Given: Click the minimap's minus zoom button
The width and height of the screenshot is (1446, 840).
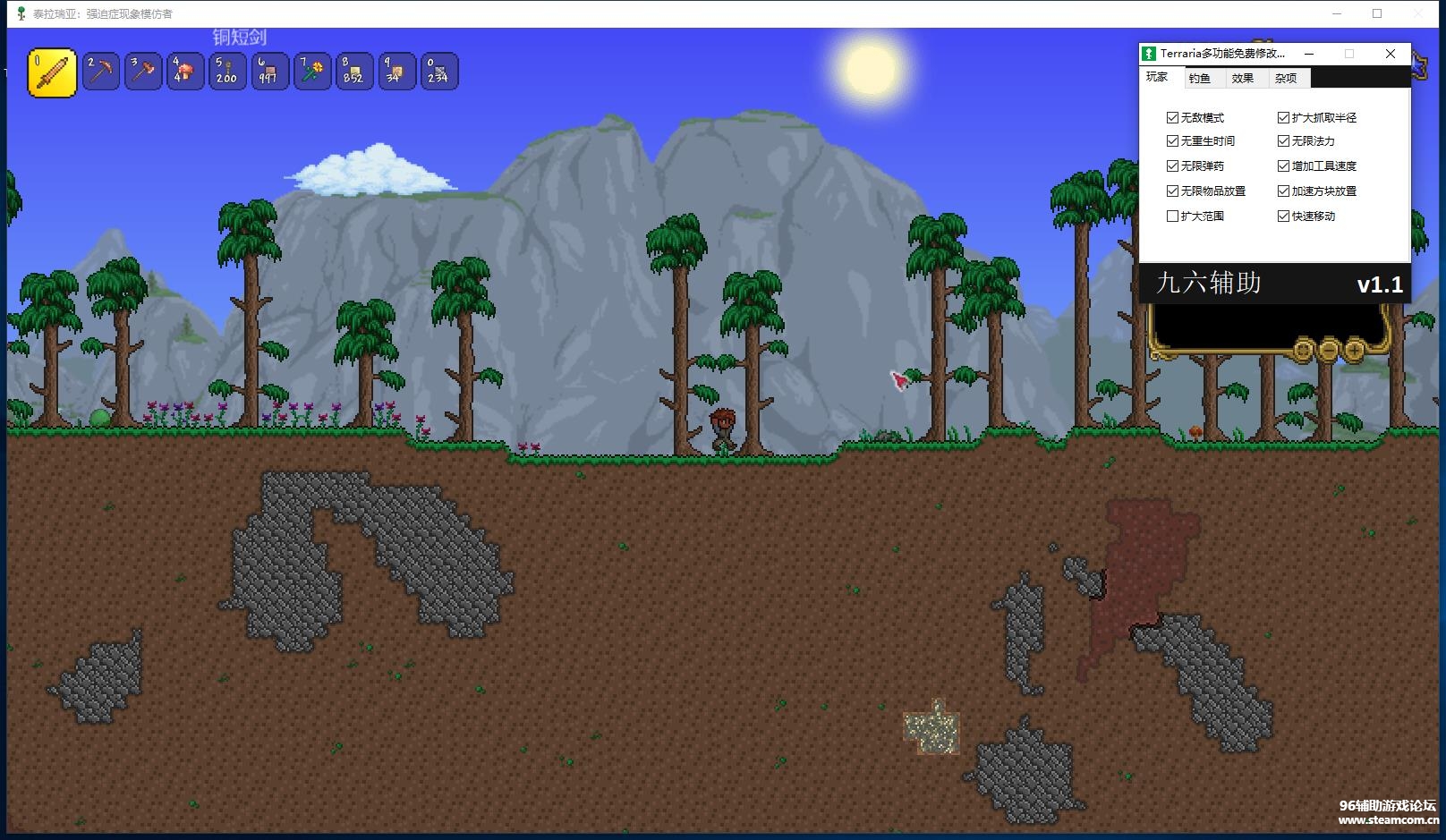Looking at the screenshot, I should tap(1329, 350).
